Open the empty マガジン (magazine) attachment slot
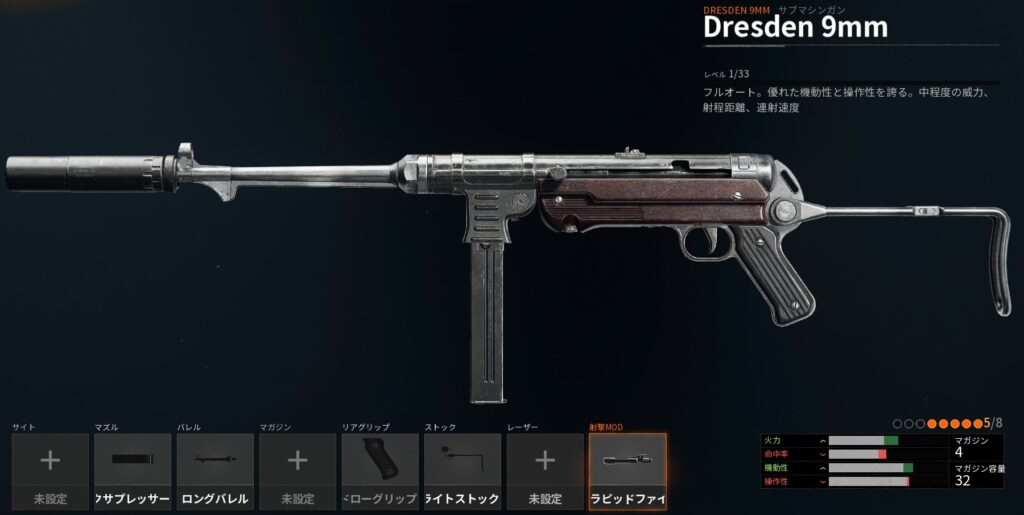This screenshot has height=515, width=1024. (x=297, y=471)
